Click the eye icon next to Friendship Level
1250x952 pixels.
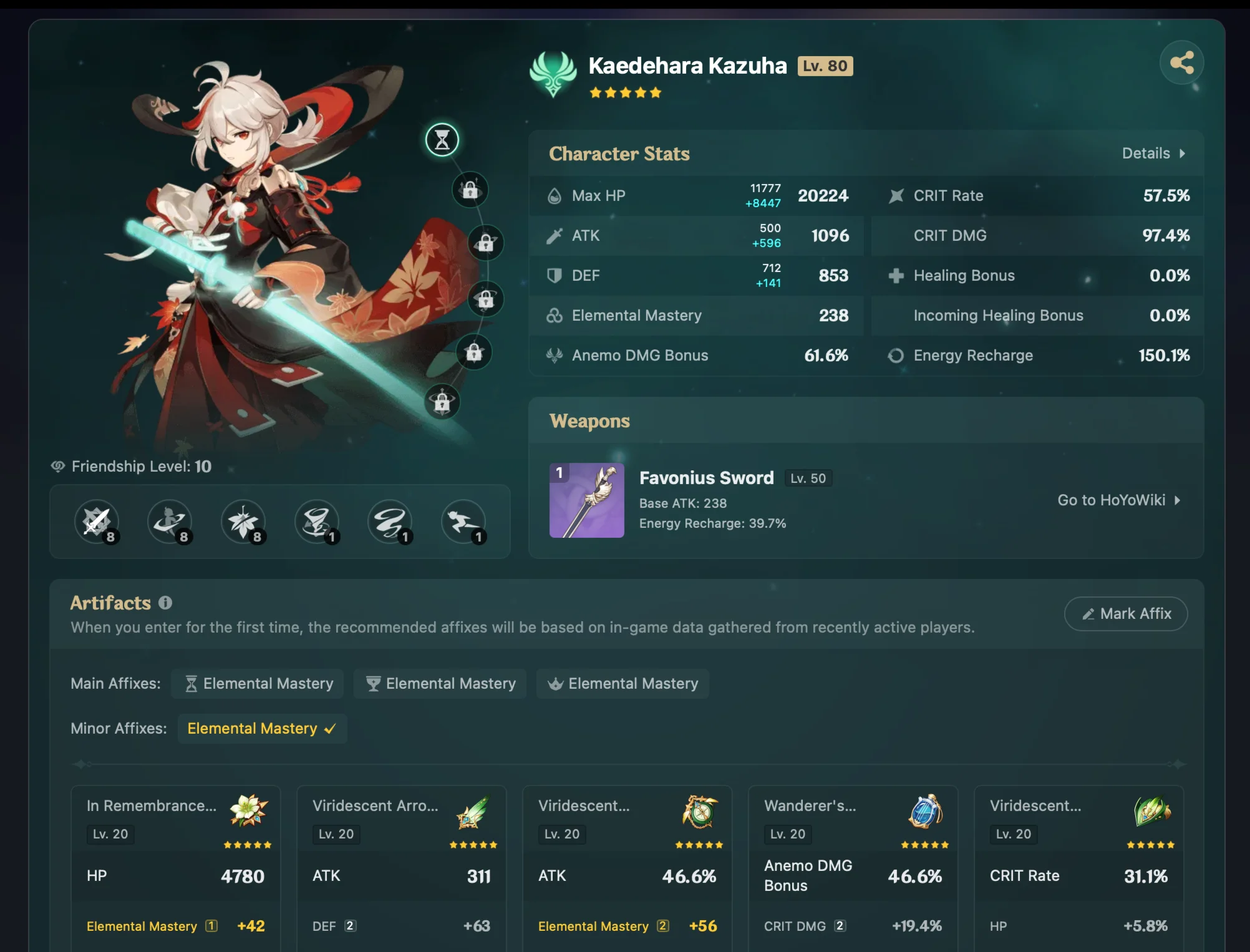[x=57, y=466]
